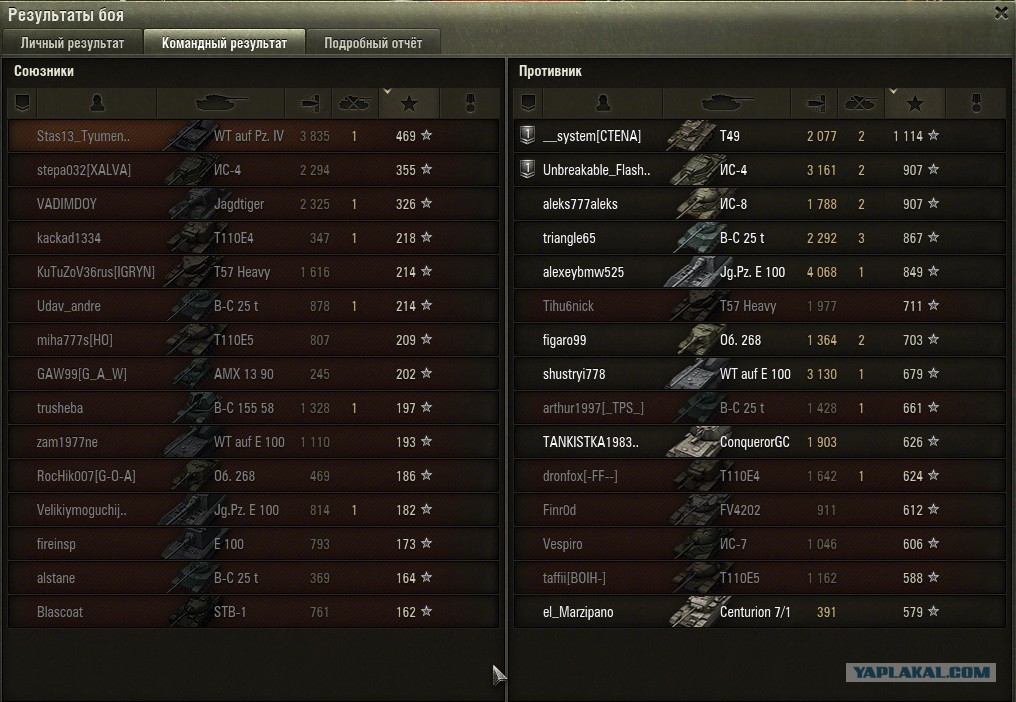
Task: Open the YAPLAKAL.COM watermark link
Action: 920,673
